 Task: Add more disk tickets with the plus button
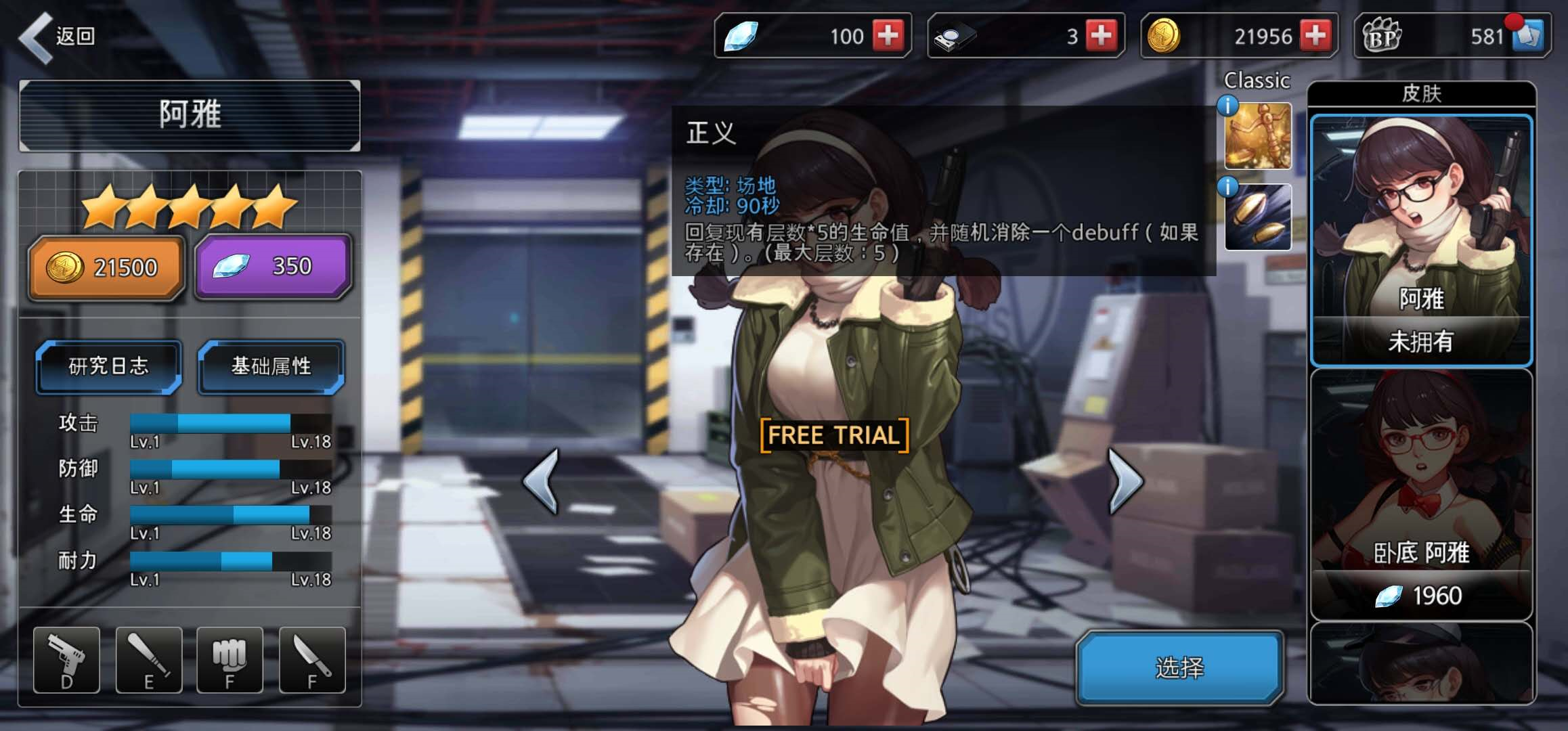[x=1101, y=35]
